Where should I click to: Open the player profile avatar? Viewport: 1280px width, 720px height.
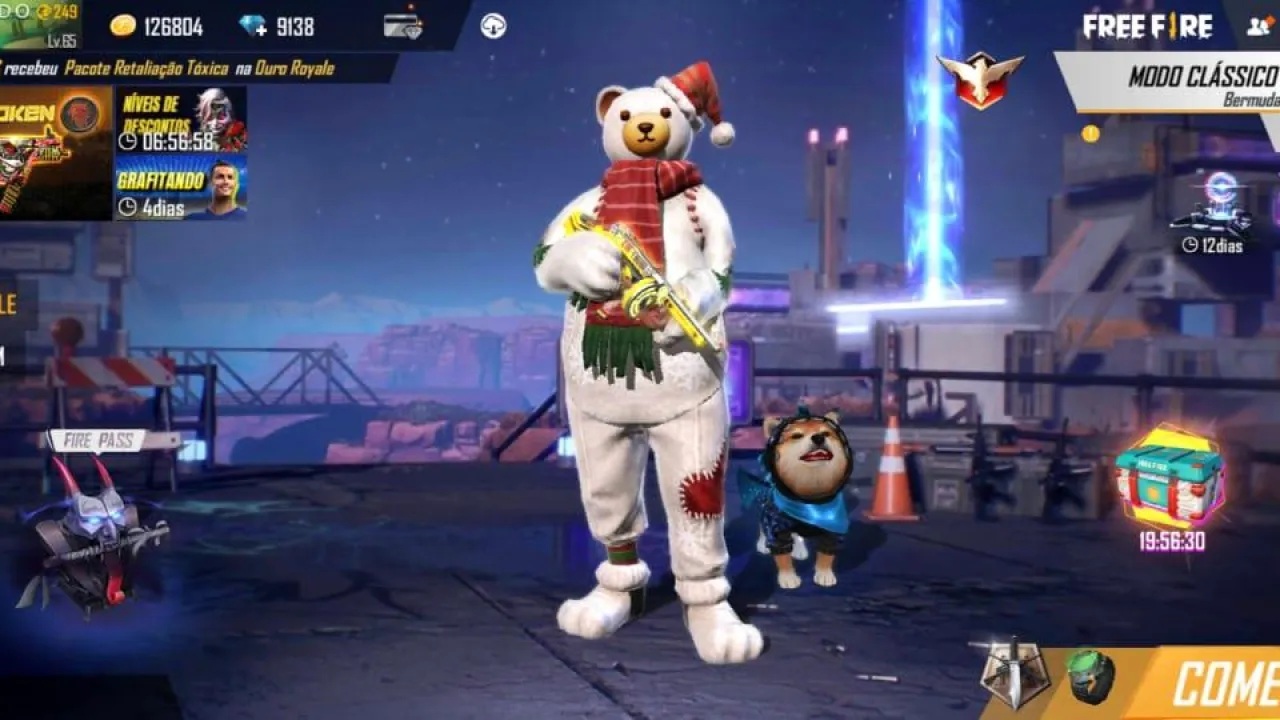click(x=40, y=25)
